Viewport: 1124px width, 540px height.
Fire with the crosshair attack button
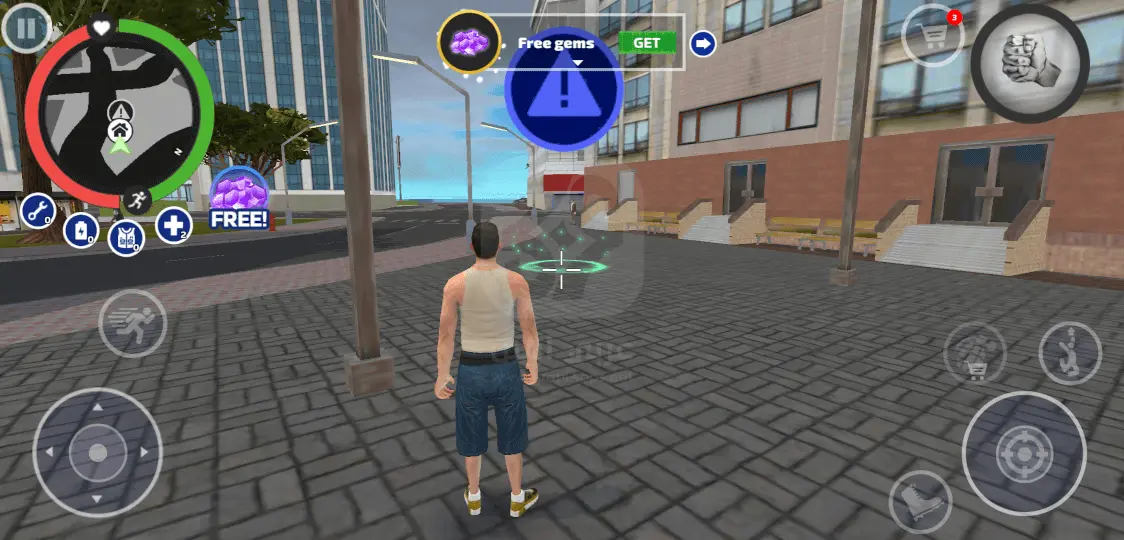[1023, 453]
